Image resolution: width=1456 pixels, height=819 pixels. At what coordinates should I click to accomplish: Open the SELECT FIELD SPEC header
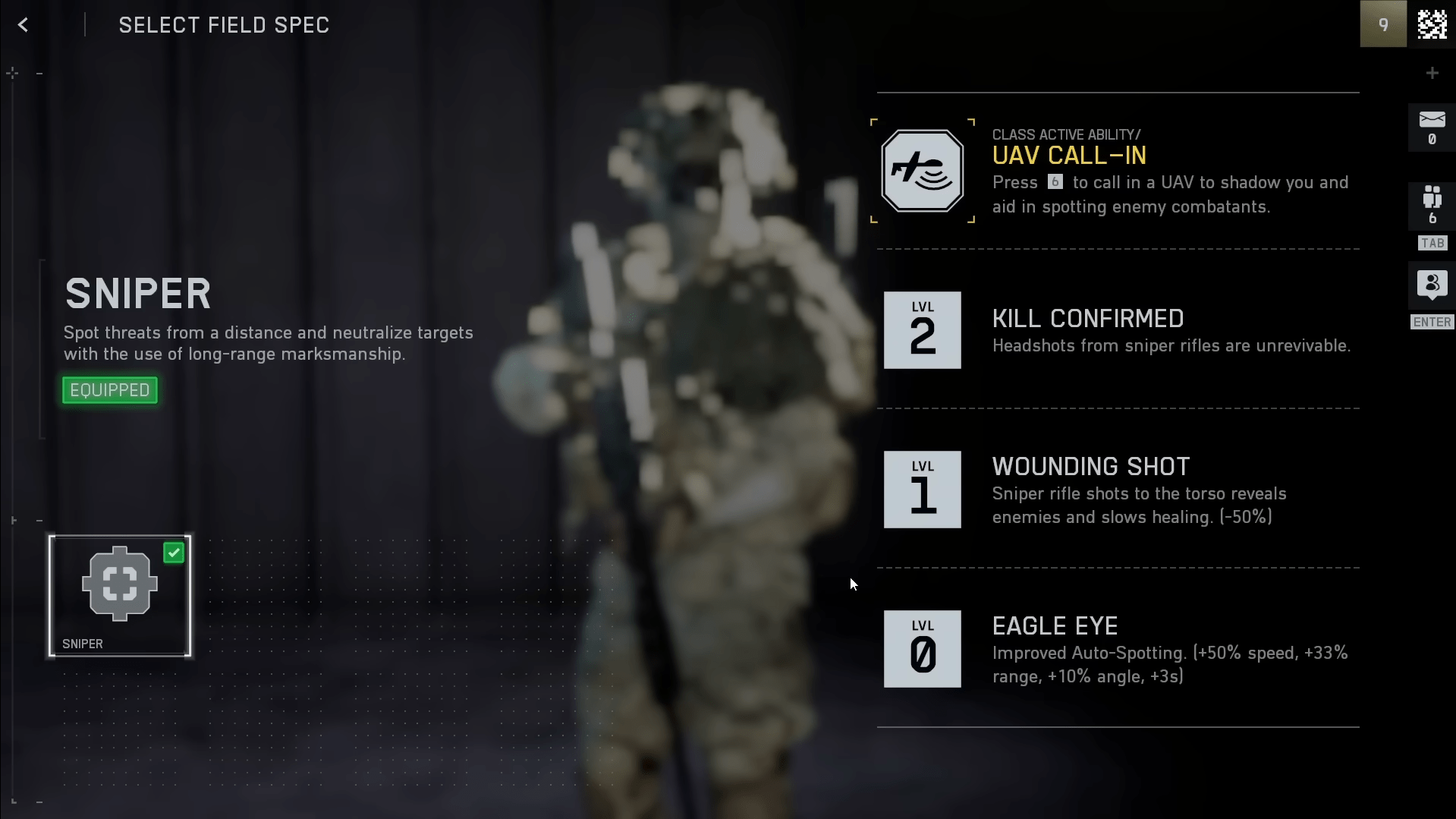point(223,24)
